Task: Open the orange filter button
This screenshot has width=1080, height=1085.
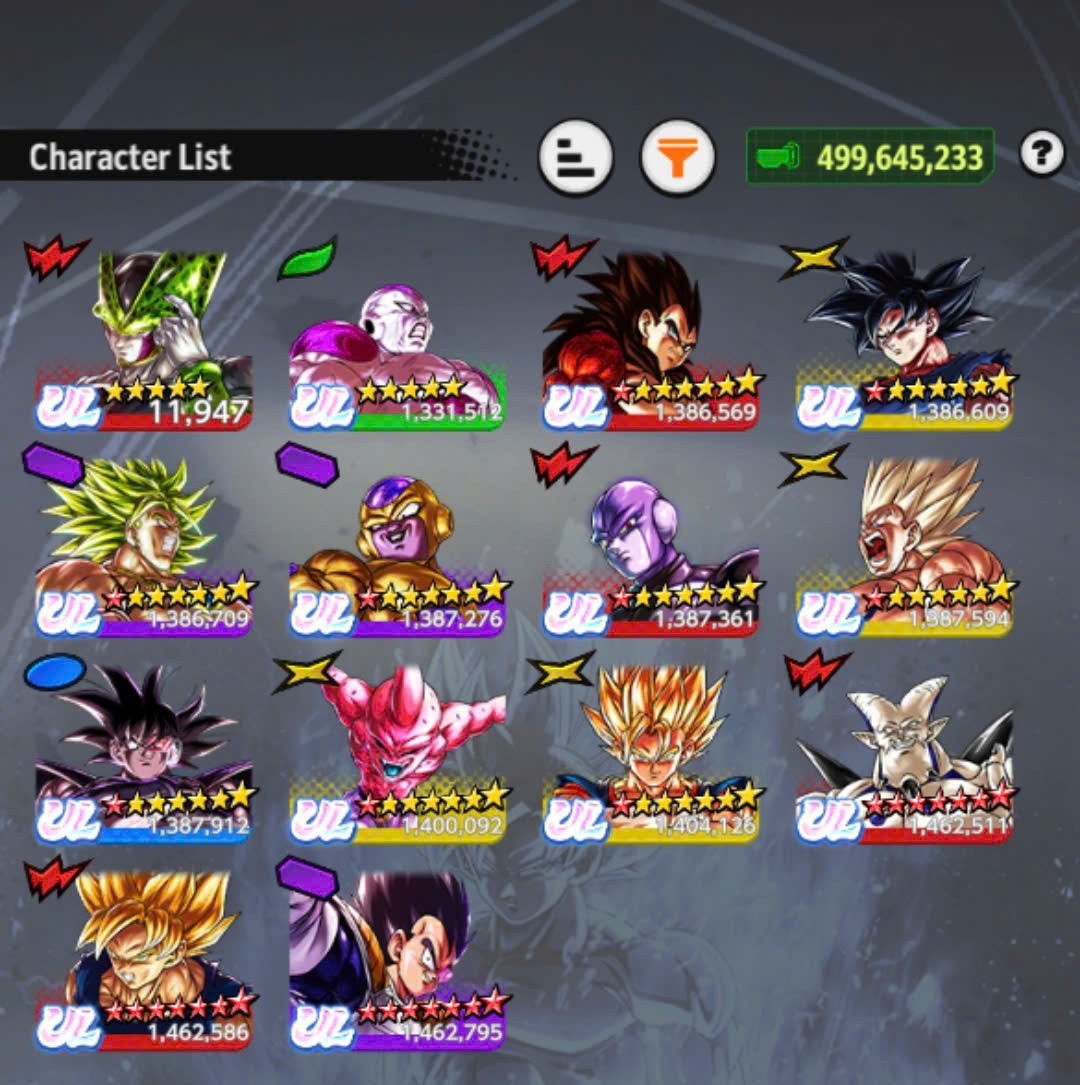Action: pos(677,157)
